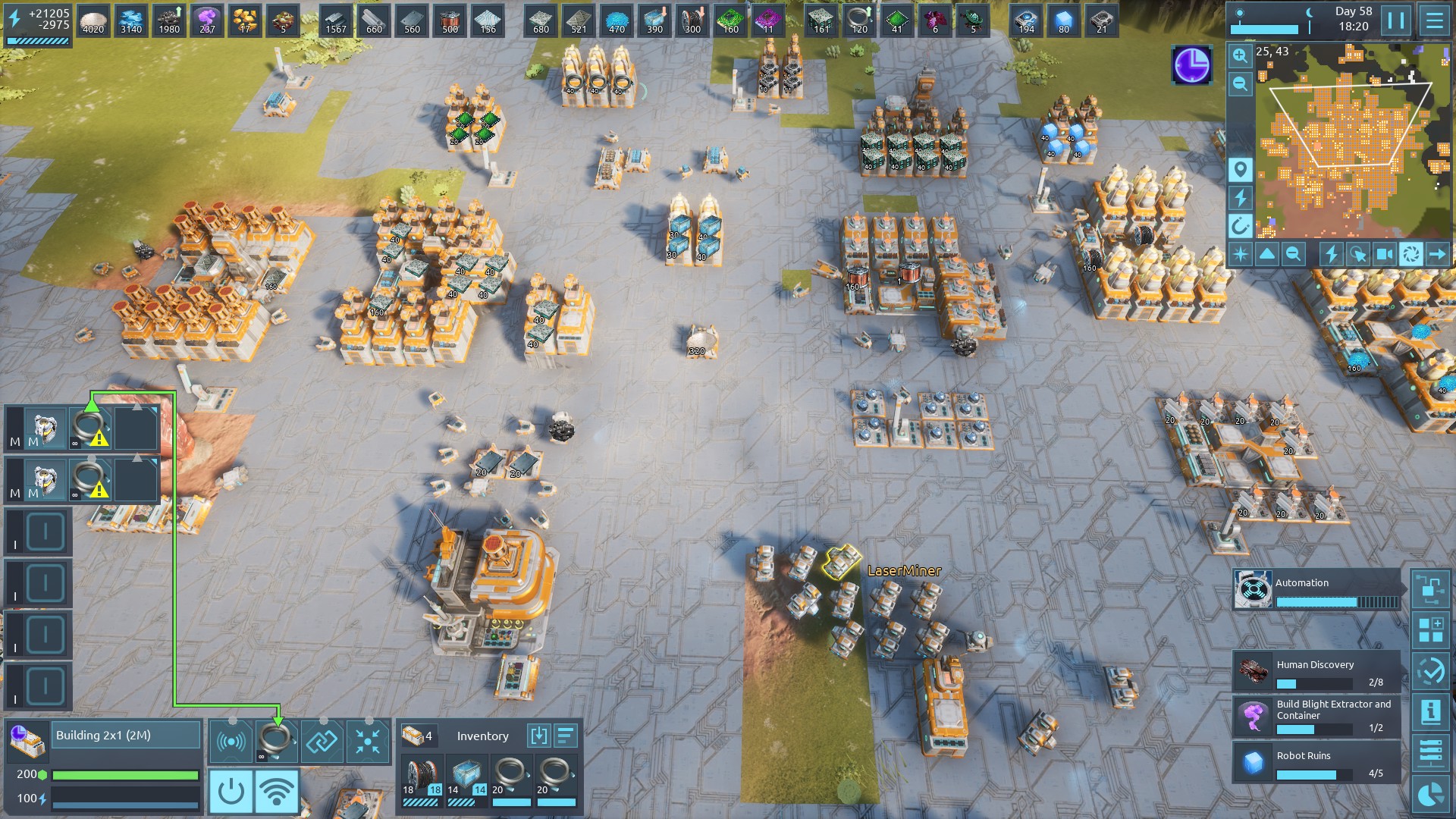The image size is (1456, 819).
Task: Sort the inventory with the sort button
Action: point(566,736)
